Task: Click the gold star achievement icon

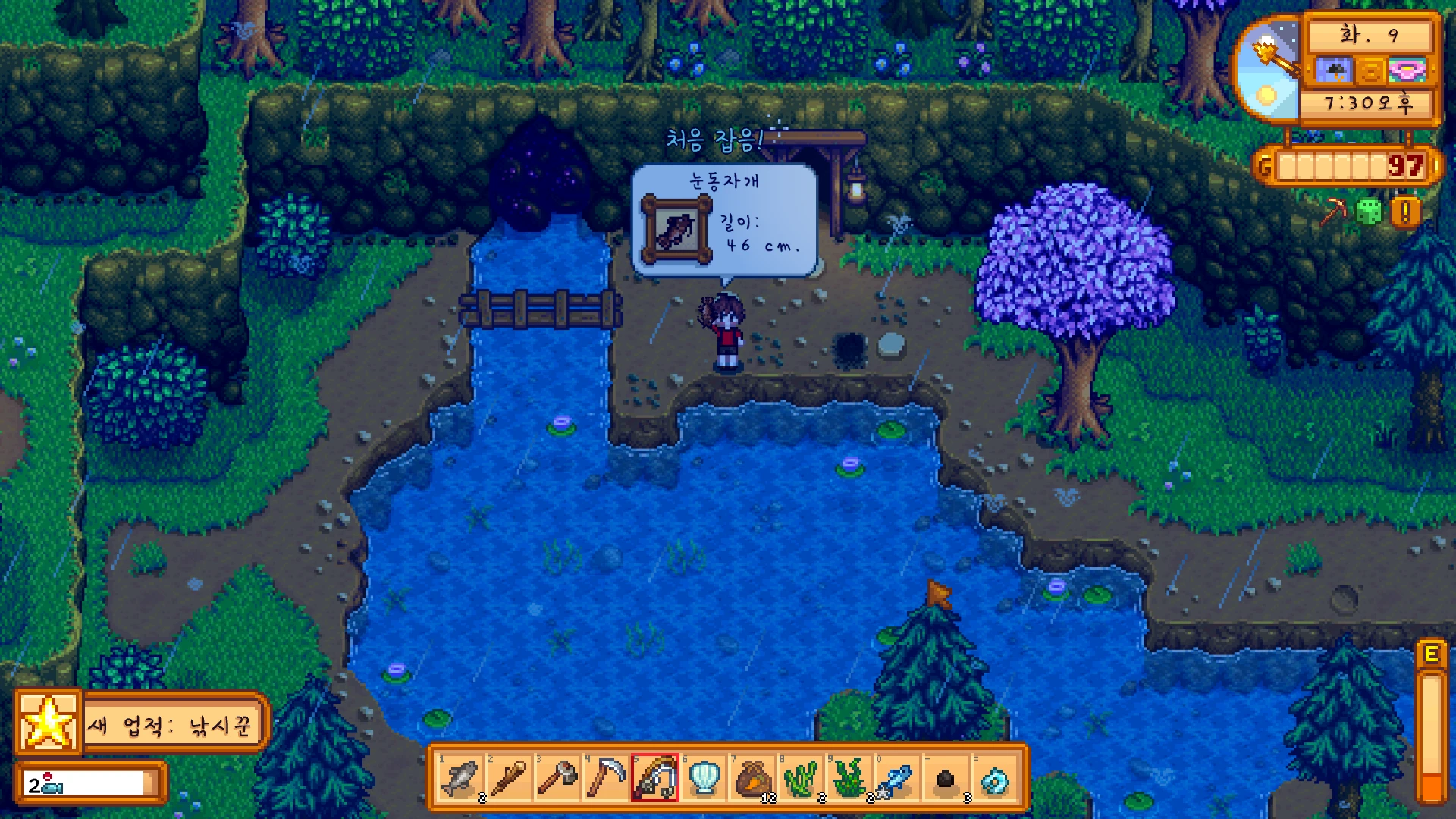Action: click(x=49, y=723)
